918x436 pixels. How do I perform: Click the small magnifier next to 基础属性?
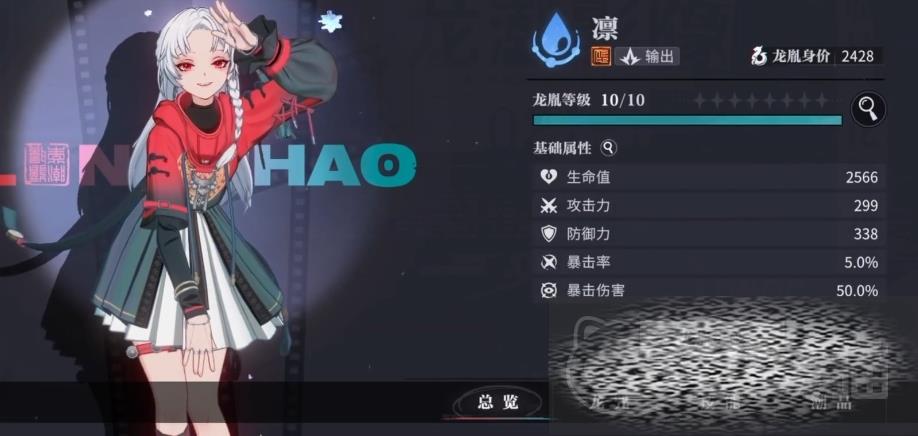click(x=609, y=148)
